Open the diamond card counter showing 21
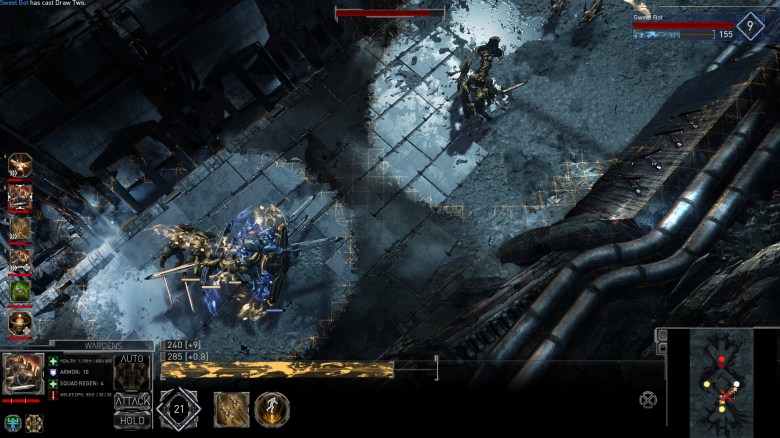 coord(179,409)
